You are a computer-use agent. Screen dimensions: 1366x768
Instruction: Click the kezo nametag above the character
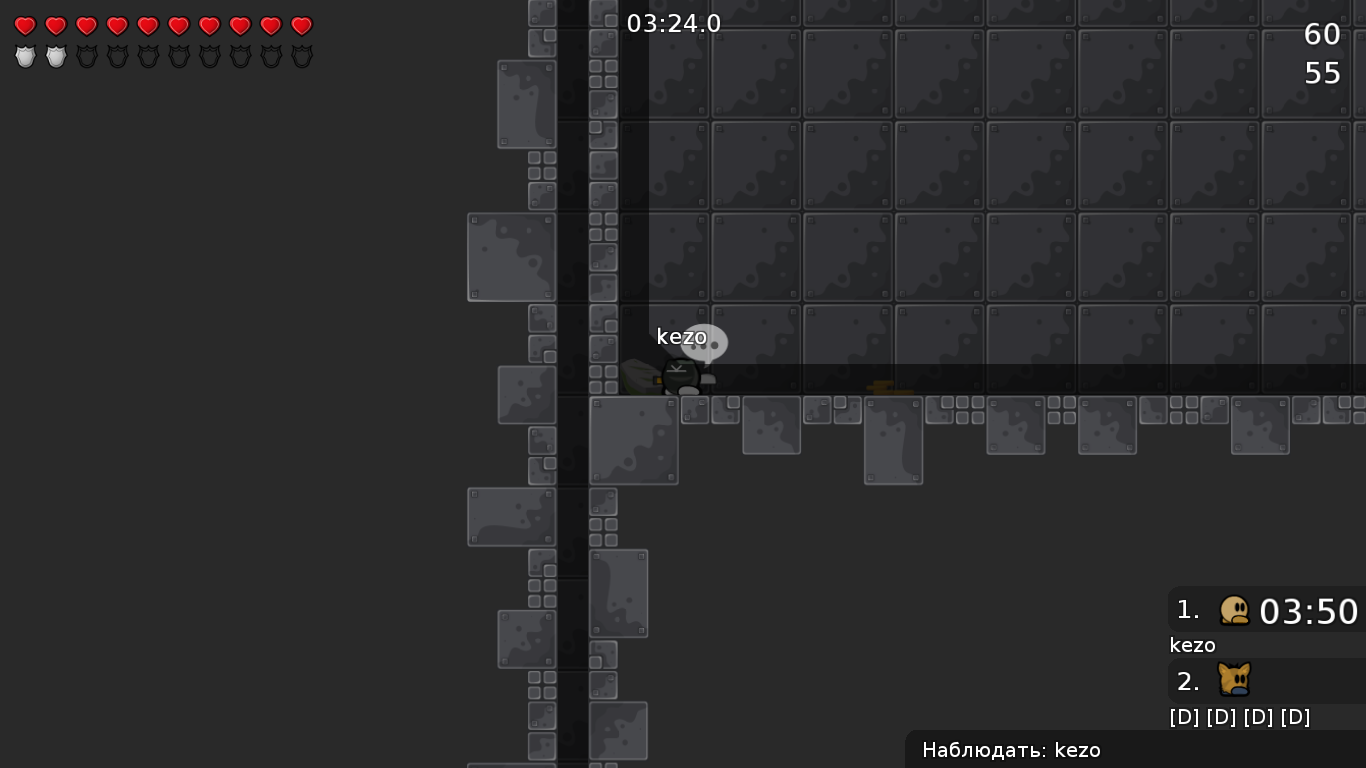680,337
